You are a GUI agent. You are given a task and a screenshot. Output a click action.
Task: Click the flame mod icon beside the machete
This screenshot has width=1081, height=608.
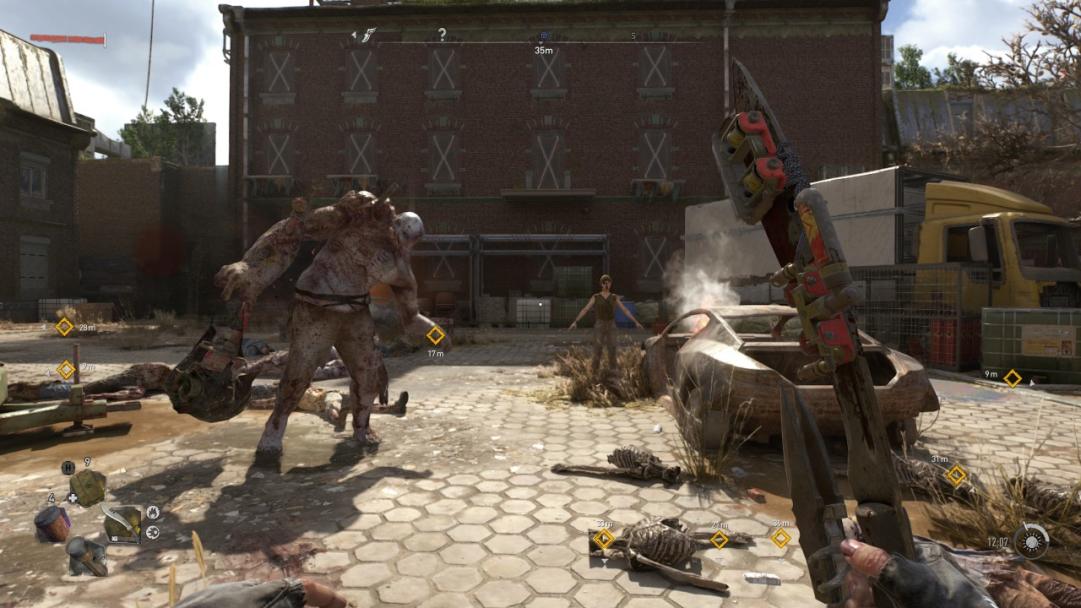click(x=152, y=513)
